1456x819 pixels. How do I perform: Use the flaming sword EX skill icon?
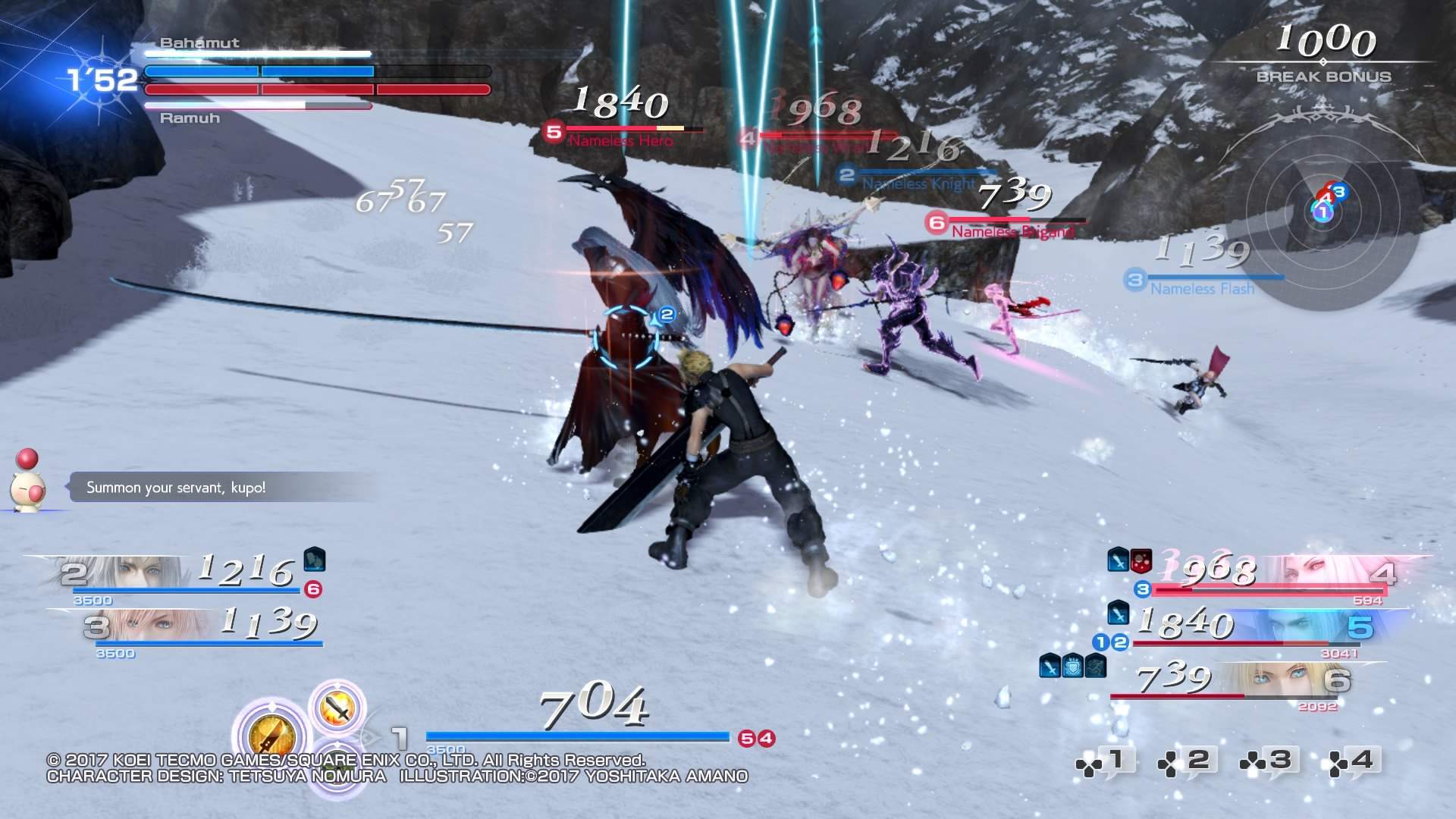click(338, 708)
